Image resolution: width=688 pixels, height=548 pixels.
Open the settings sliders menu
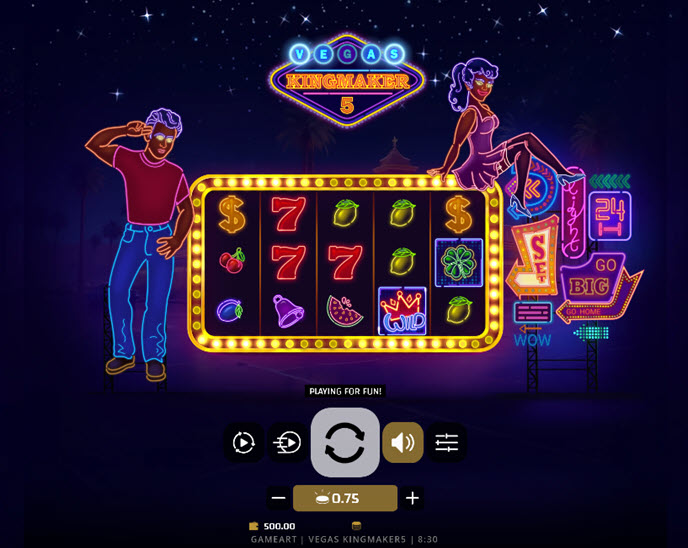tap(446, 442)
